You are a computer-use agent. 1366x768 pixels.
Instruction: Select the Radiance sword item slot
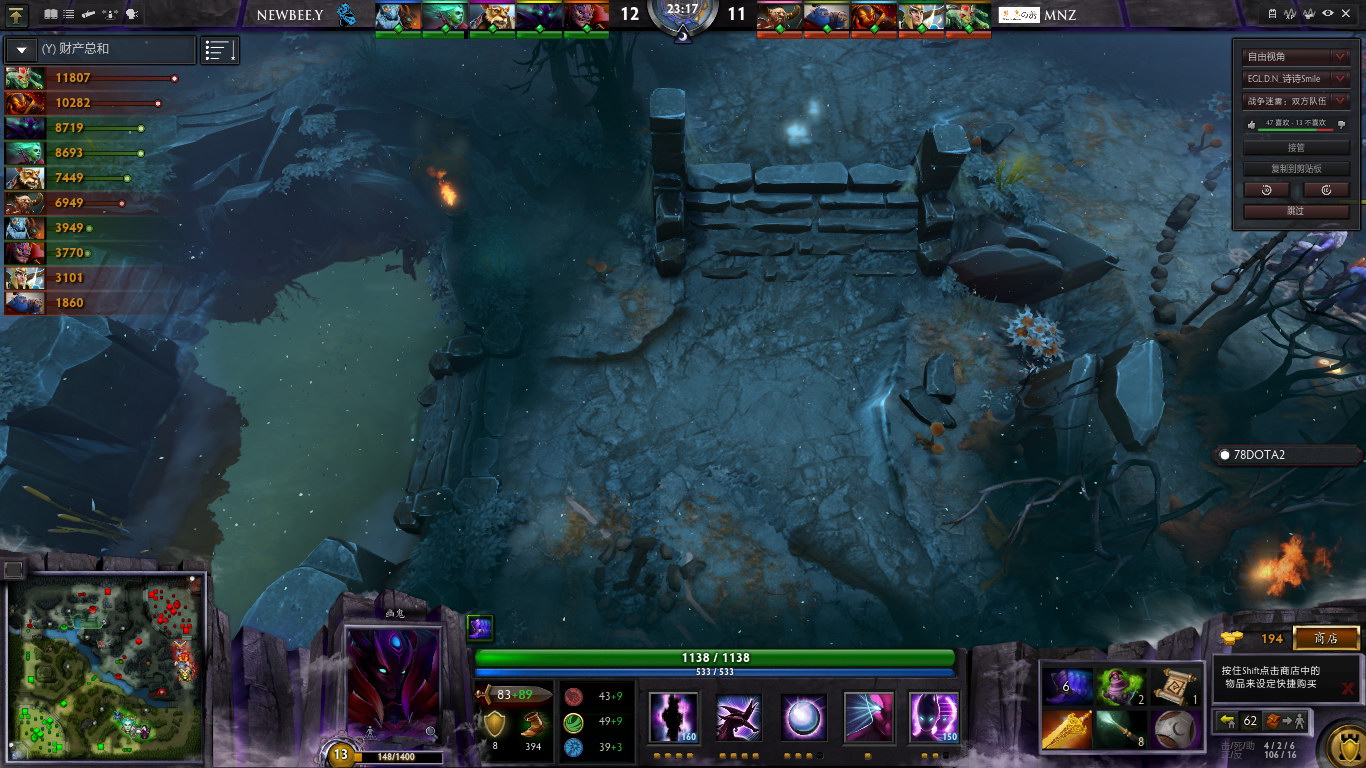point(1066,729)
